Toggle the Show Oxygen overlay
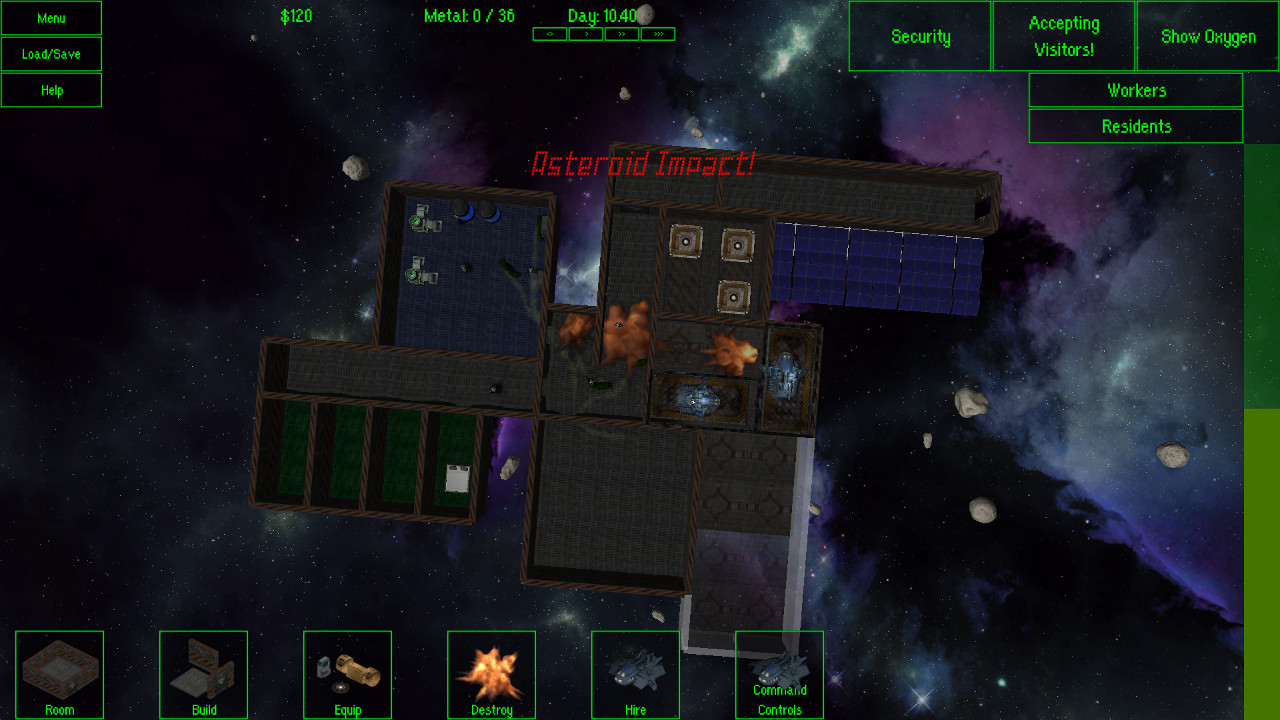This screenshot has width=1280, height=720. [1206, 36]
